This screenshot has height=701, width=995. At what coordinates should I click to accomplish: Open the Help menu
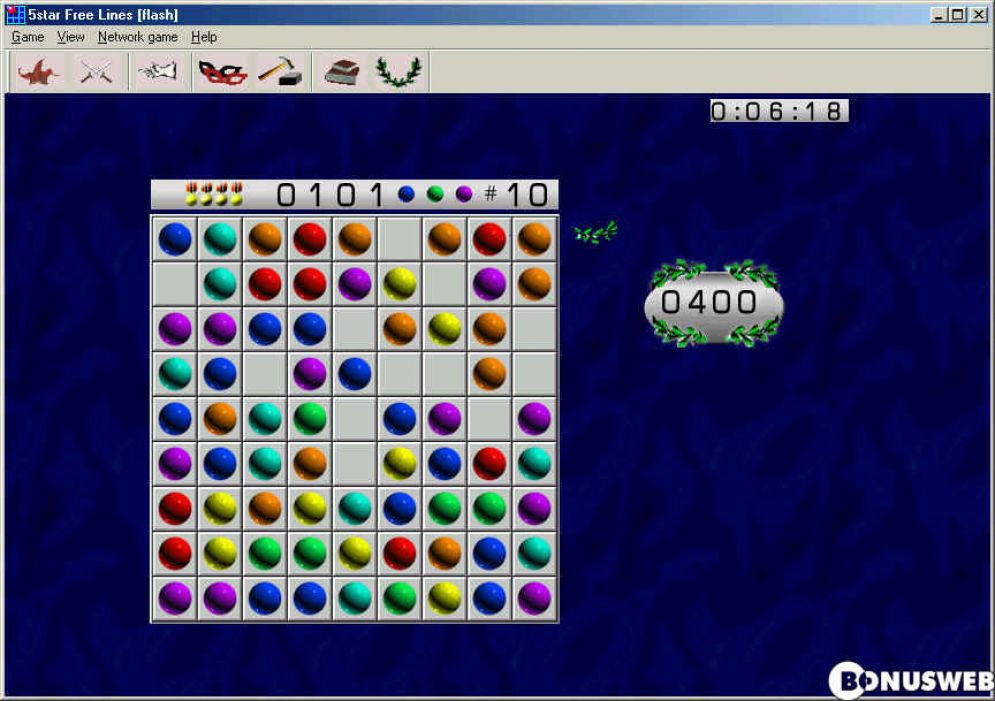[204, 37]
